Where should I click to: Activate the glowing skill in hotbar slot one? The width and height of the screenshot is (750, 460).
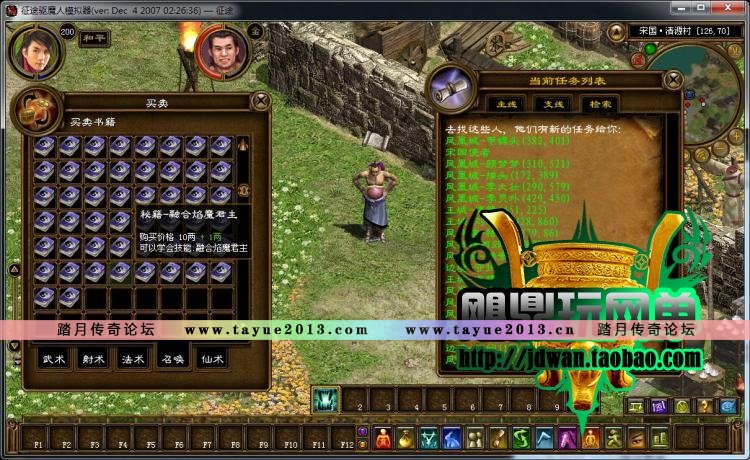click(x=326, y=400)
